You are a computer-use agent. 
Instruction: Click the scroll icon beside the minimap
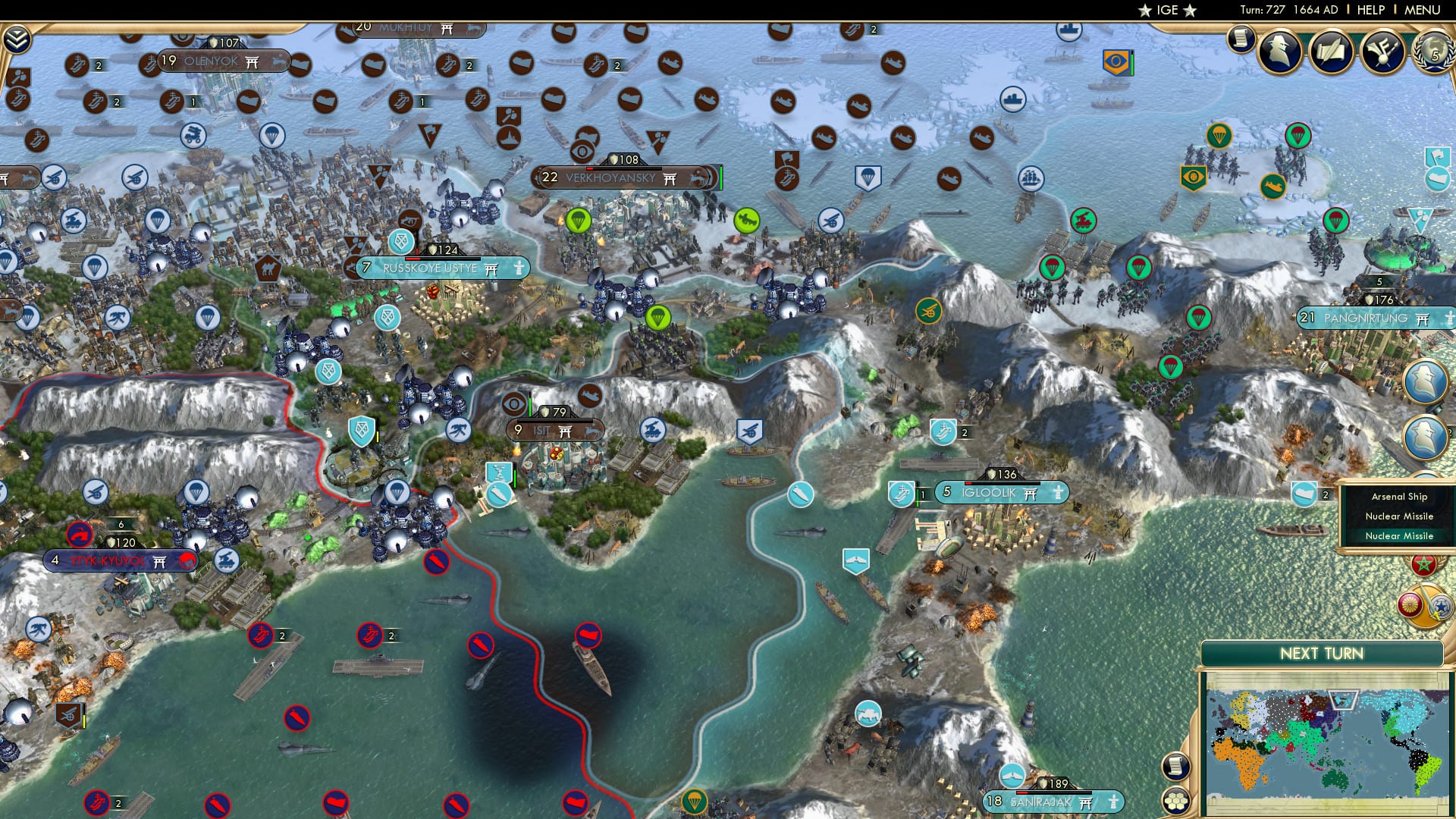[1175, 766]
